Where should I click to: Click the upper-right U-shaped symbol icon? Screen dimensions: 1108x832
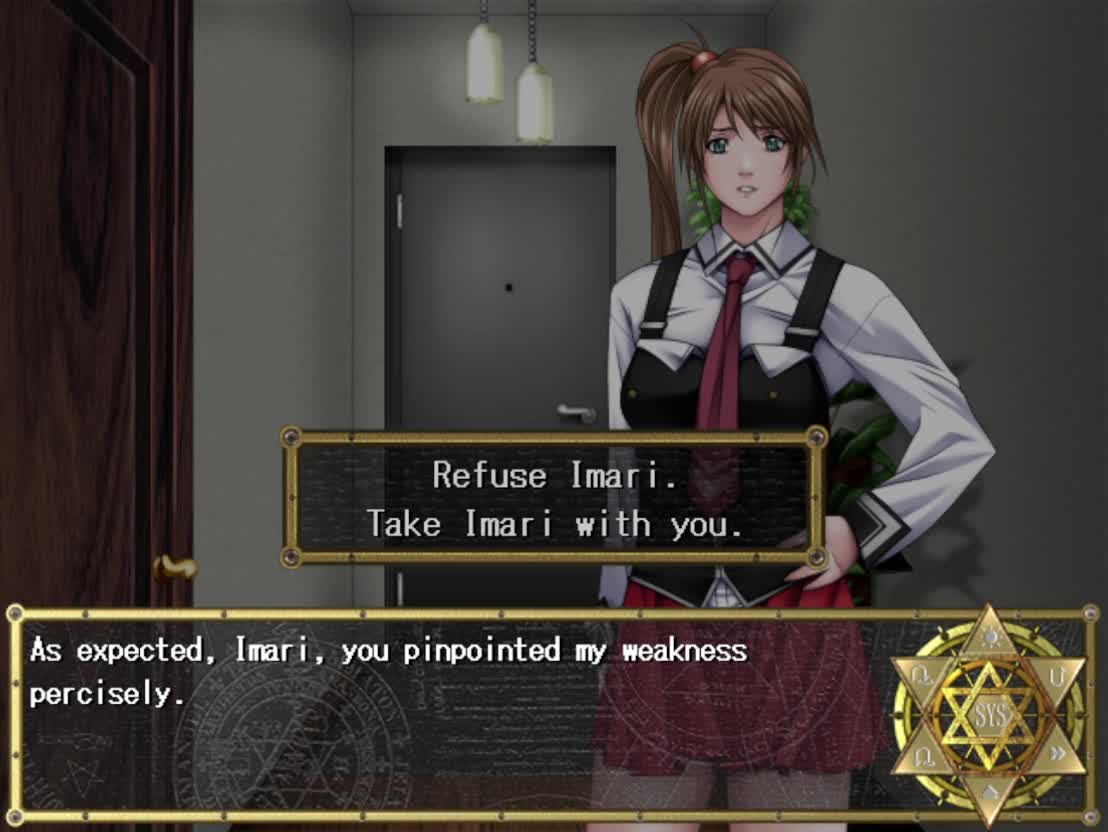(x=1057, y=676)
